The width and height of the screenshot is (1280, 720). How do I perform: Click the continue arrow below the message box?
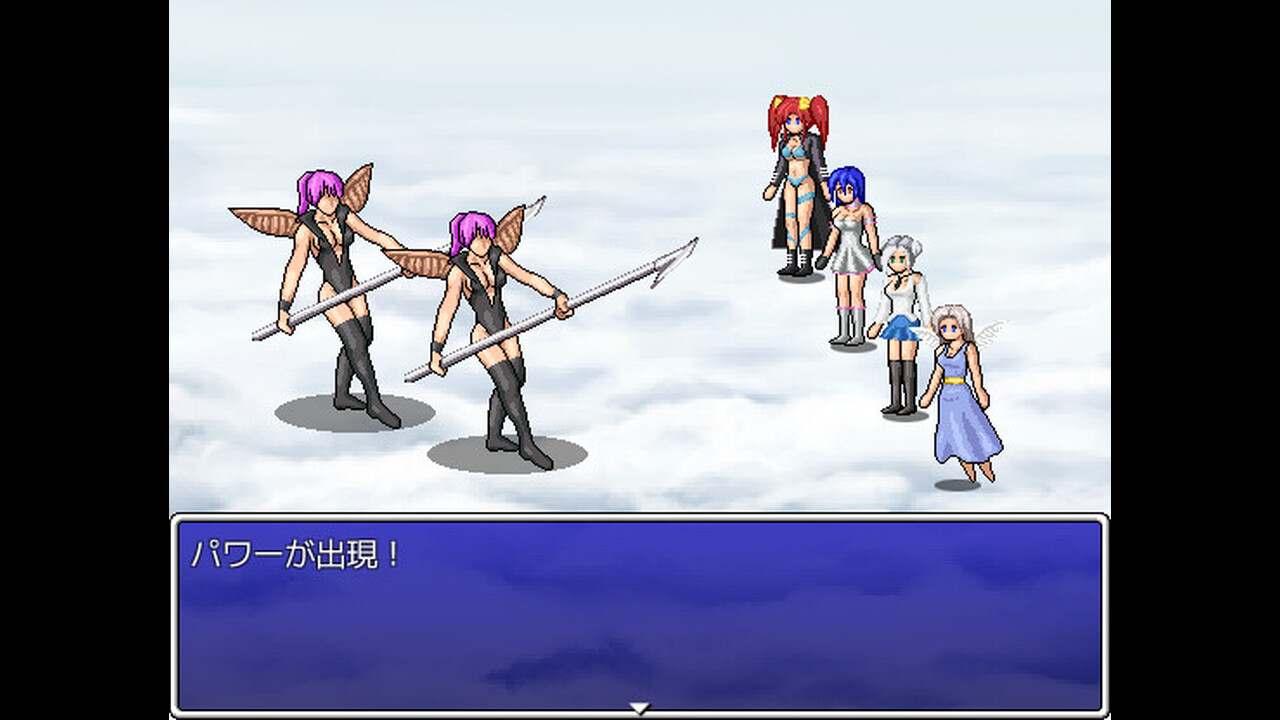click(x=637, y=706)
